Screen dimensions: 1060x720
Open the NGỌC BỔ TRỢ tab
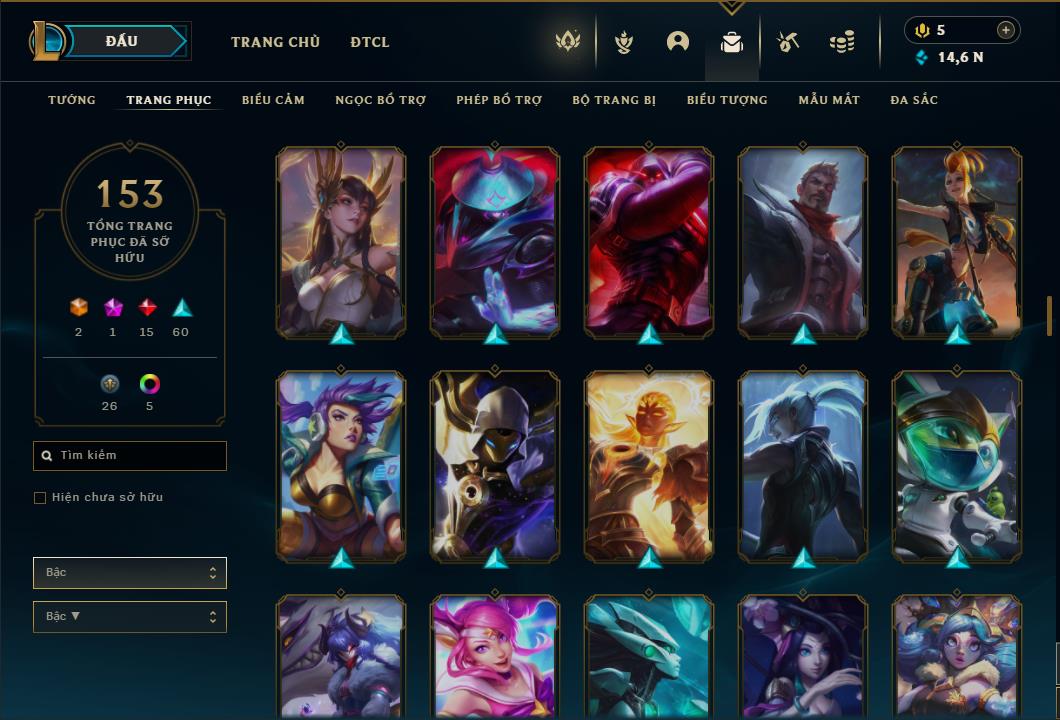(380, 100)
